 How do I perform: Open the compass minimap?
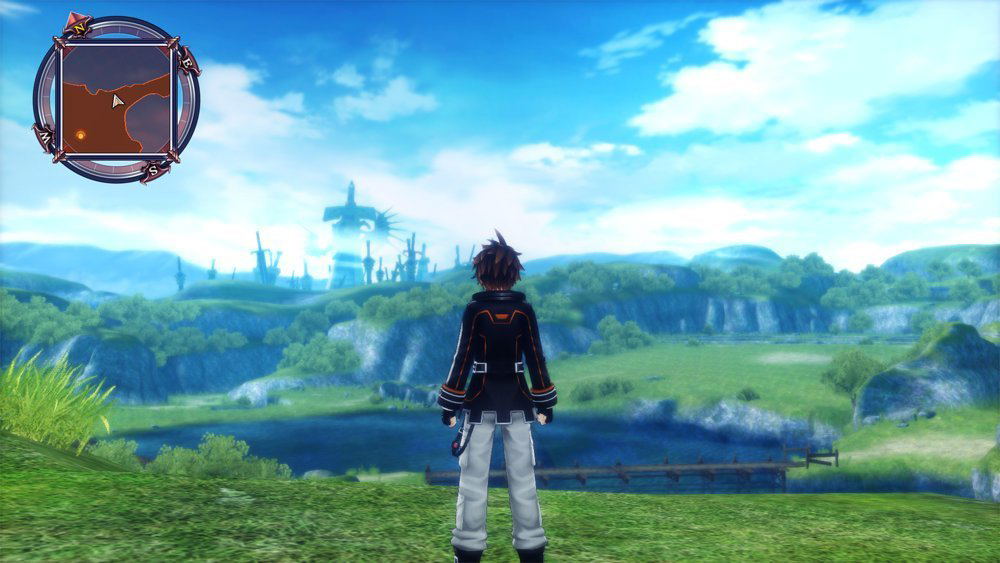pyautogui.click(x=115, y=99)
